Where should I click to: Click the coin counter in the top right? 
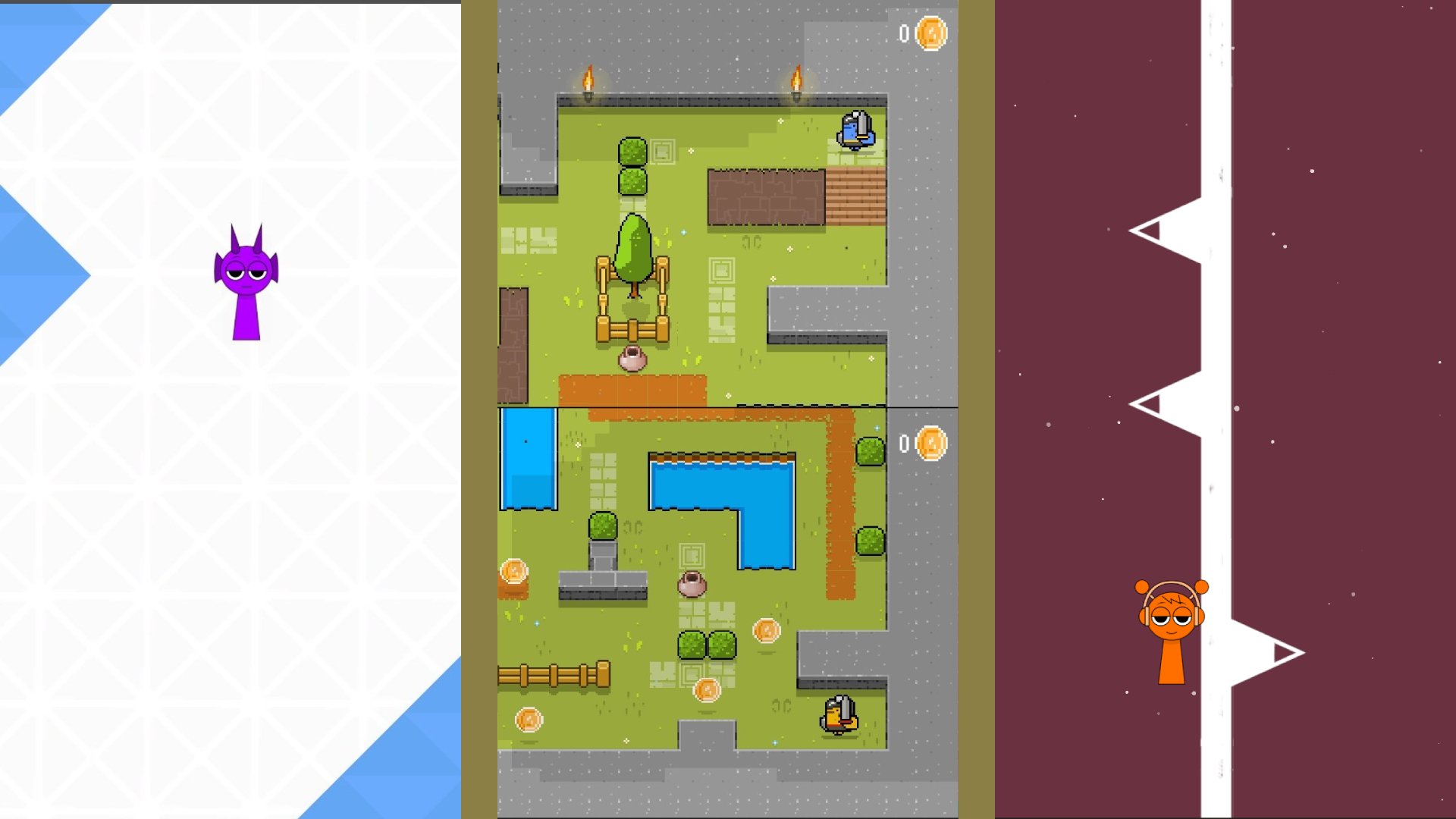(x=919, y=32)
